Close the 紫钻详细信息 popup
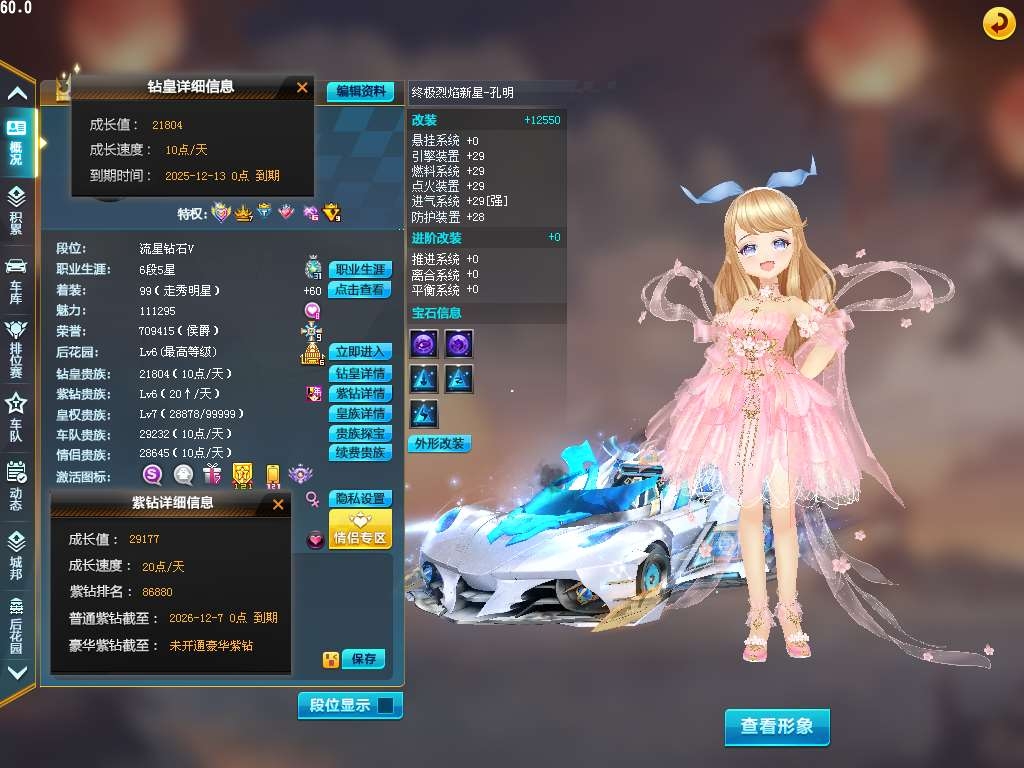This screenshot has height=768, width=1024. tap(278, 505)
